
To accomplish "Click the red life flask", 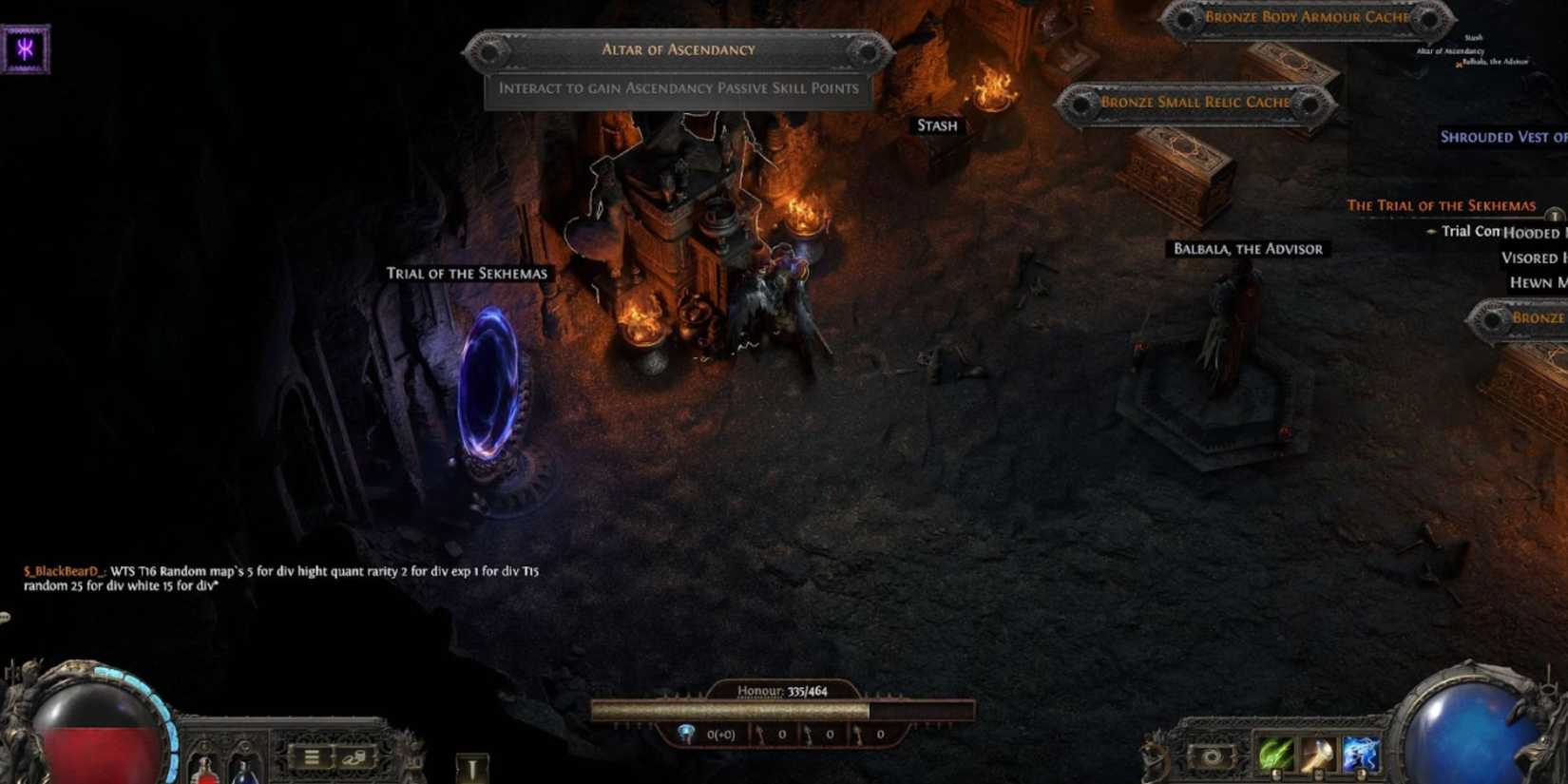I will (205, 774).
